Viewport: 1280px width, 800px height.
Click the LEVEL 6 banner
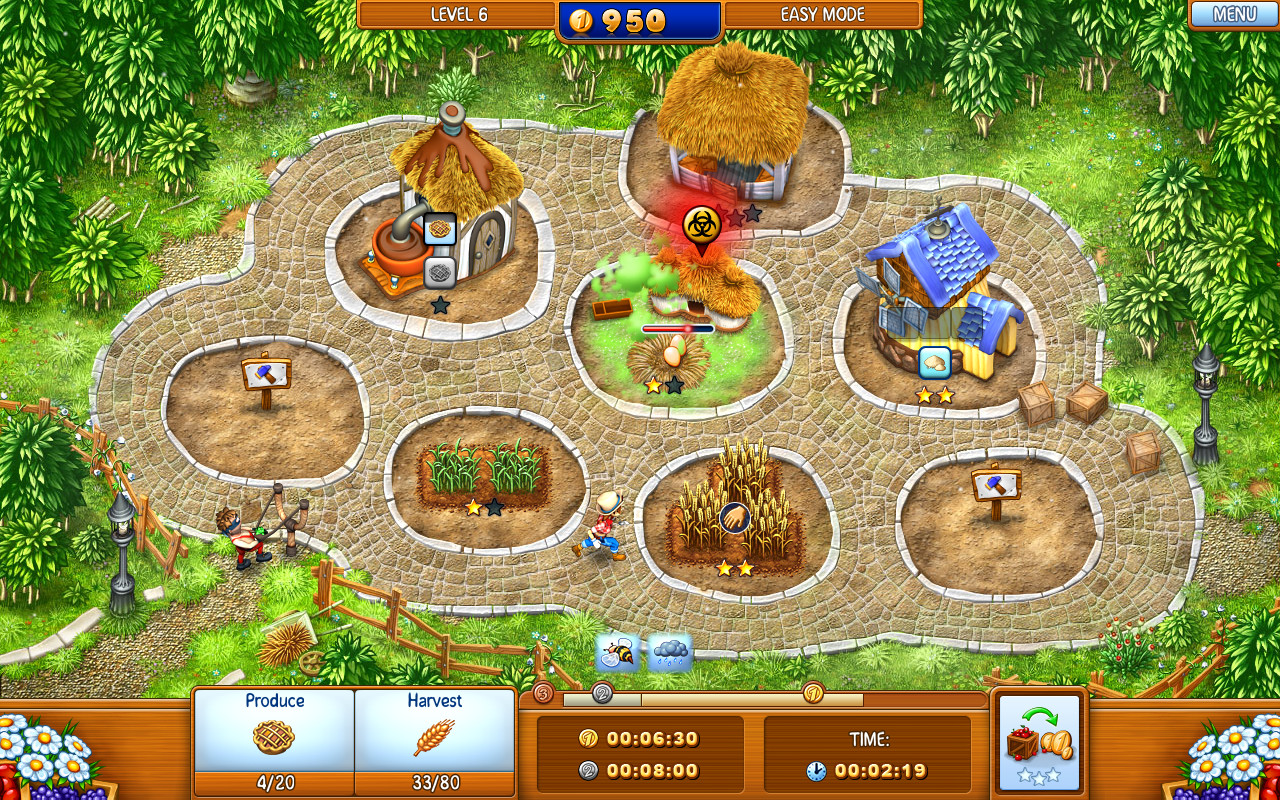tap(459, 14)
